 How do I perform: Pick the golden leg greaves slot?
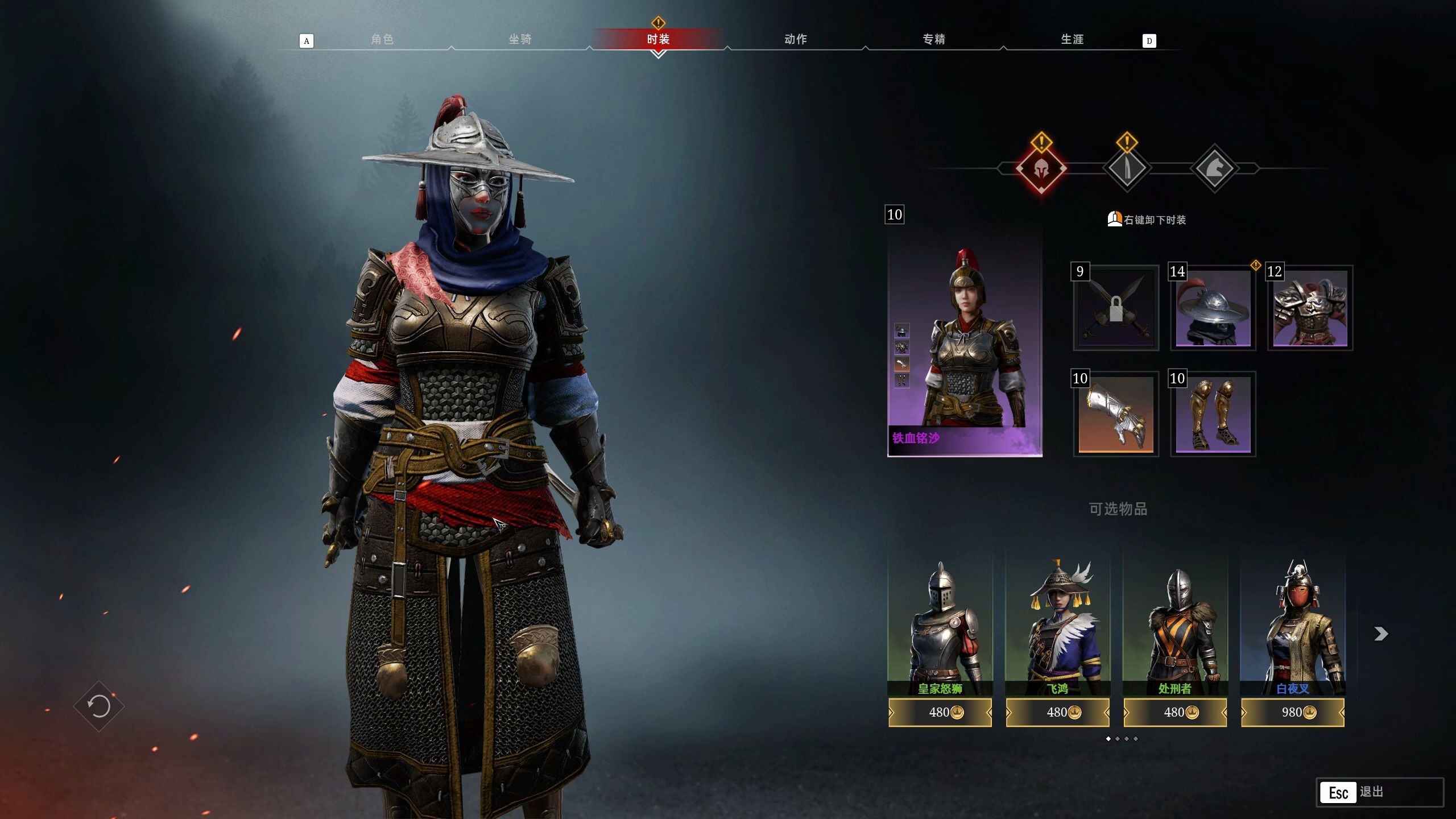[1213, 415]
